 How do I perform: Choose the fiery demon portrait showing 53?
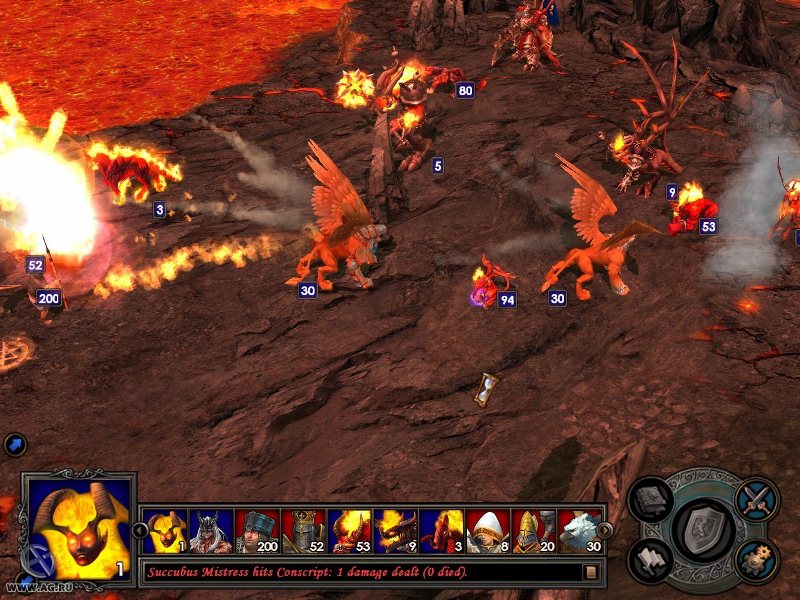[348, 531]
